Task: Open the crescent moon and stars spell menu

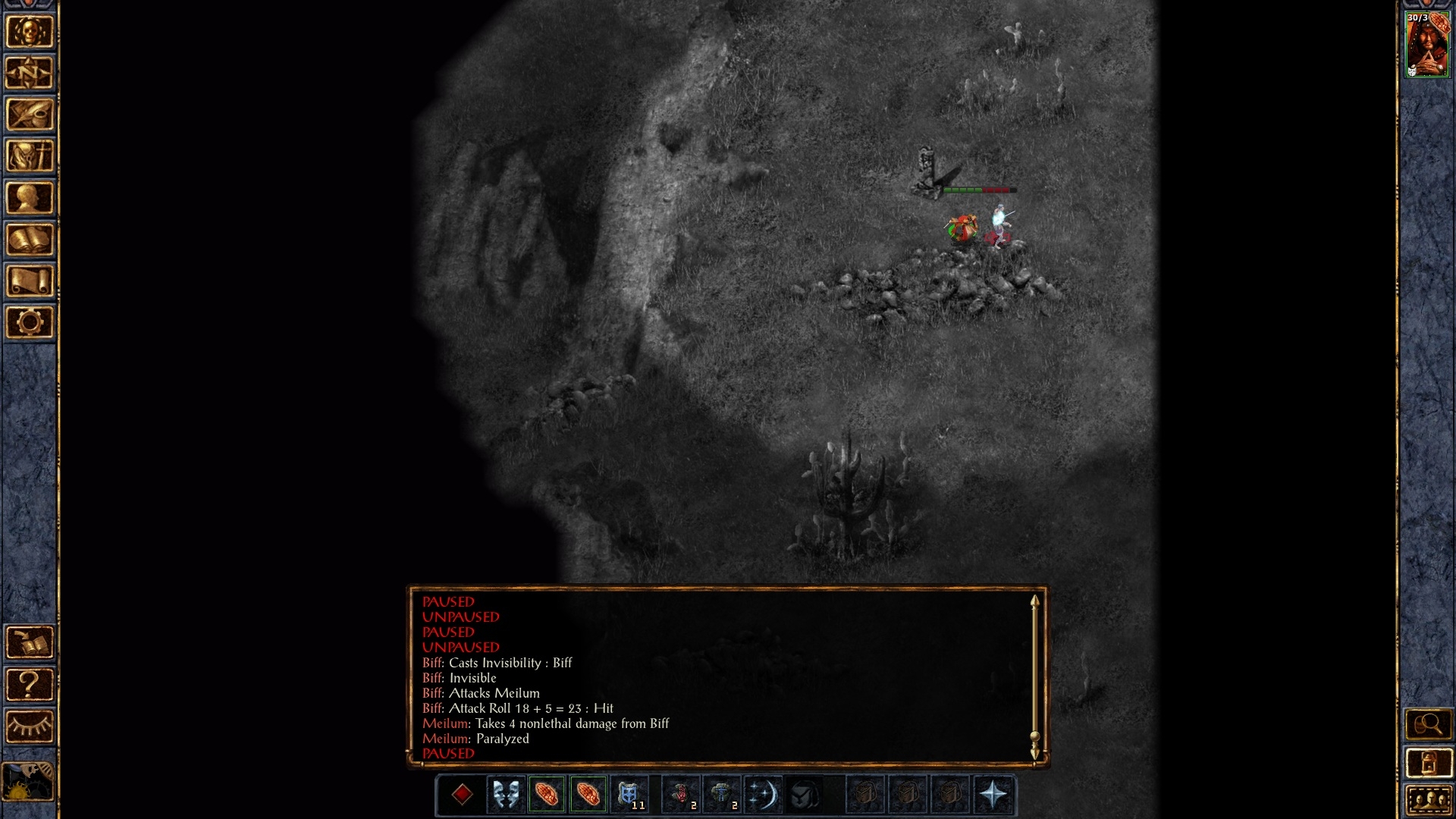Action: pos(762,795)
